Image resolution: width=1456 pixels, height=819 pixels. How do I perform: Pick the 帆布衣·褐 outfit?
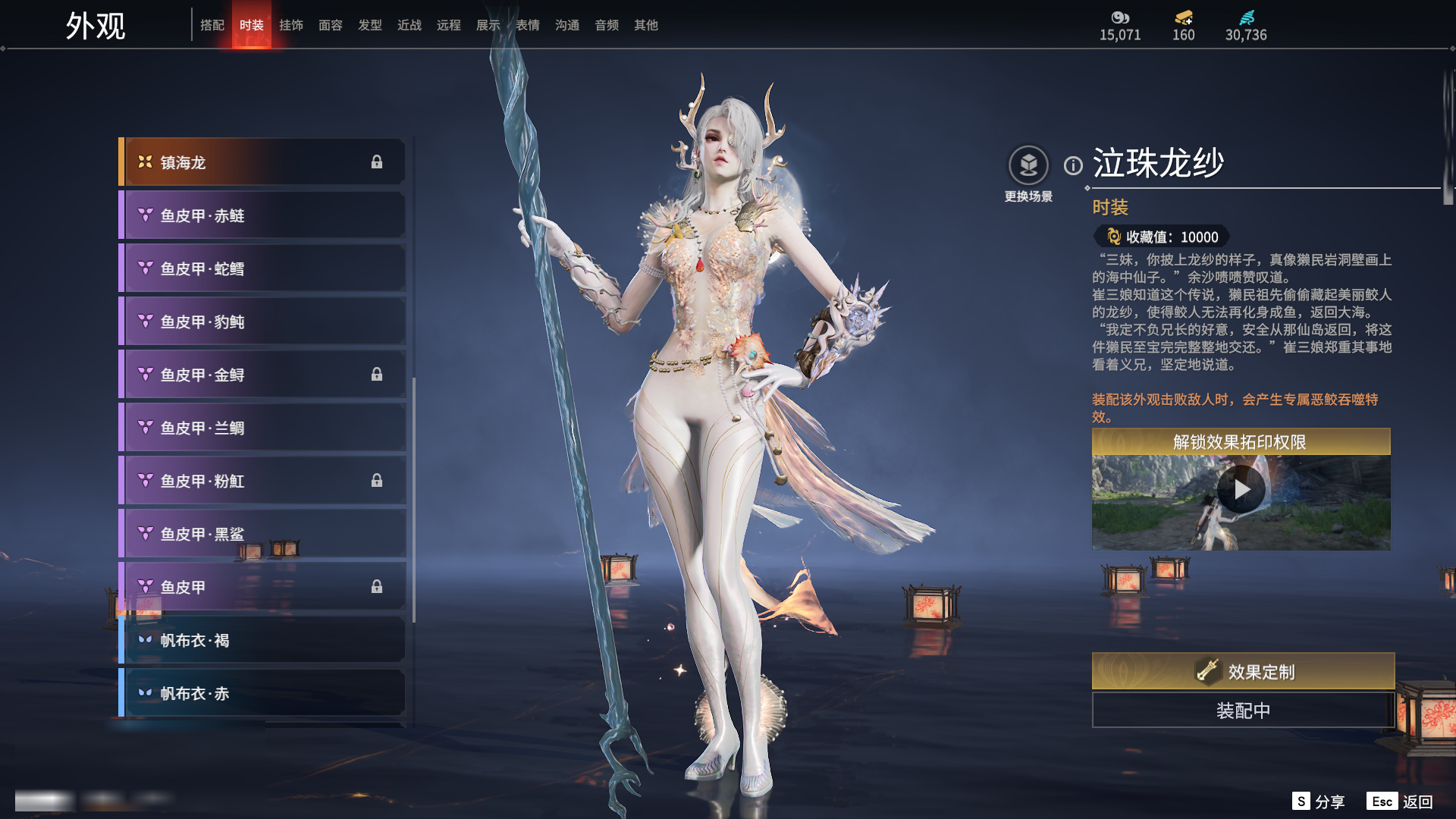262,640
